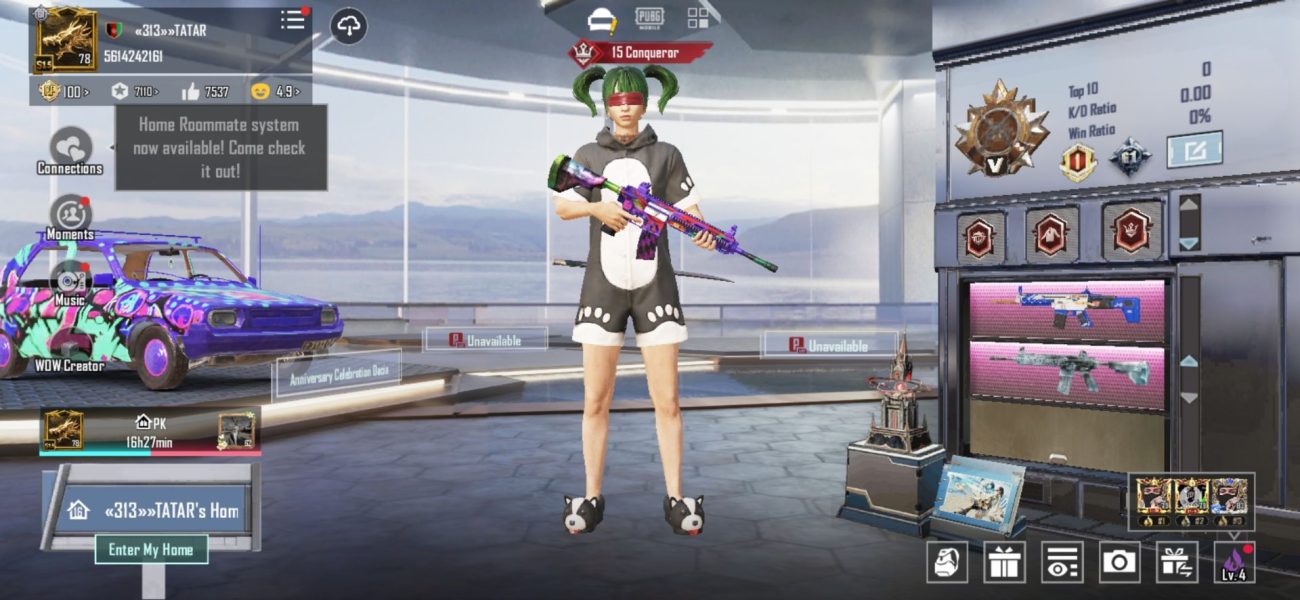Click the edit showcase button
Screen dimensions: 1300x600
pos(1194,150)
